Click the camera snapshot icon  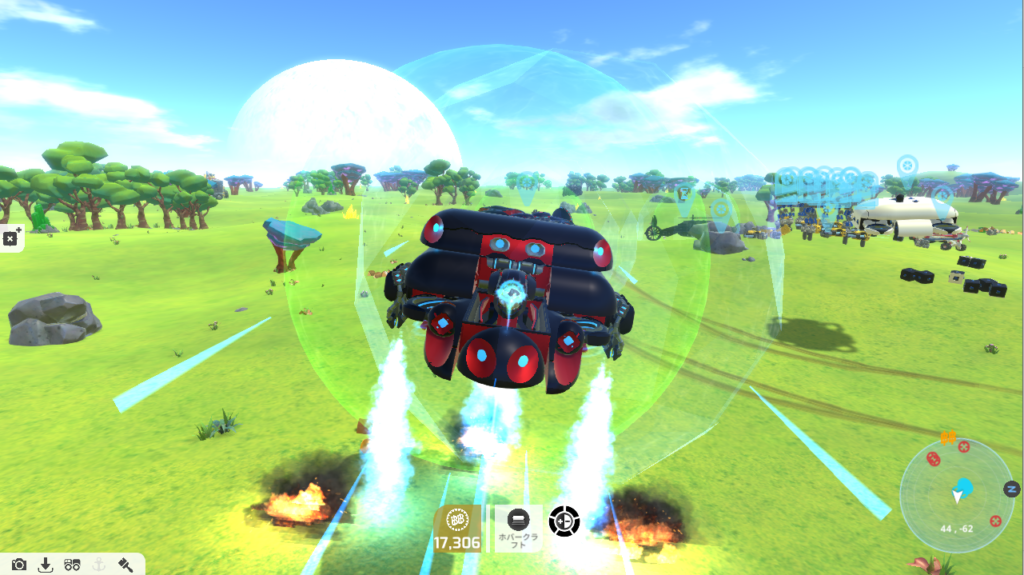tap(19, 565)
